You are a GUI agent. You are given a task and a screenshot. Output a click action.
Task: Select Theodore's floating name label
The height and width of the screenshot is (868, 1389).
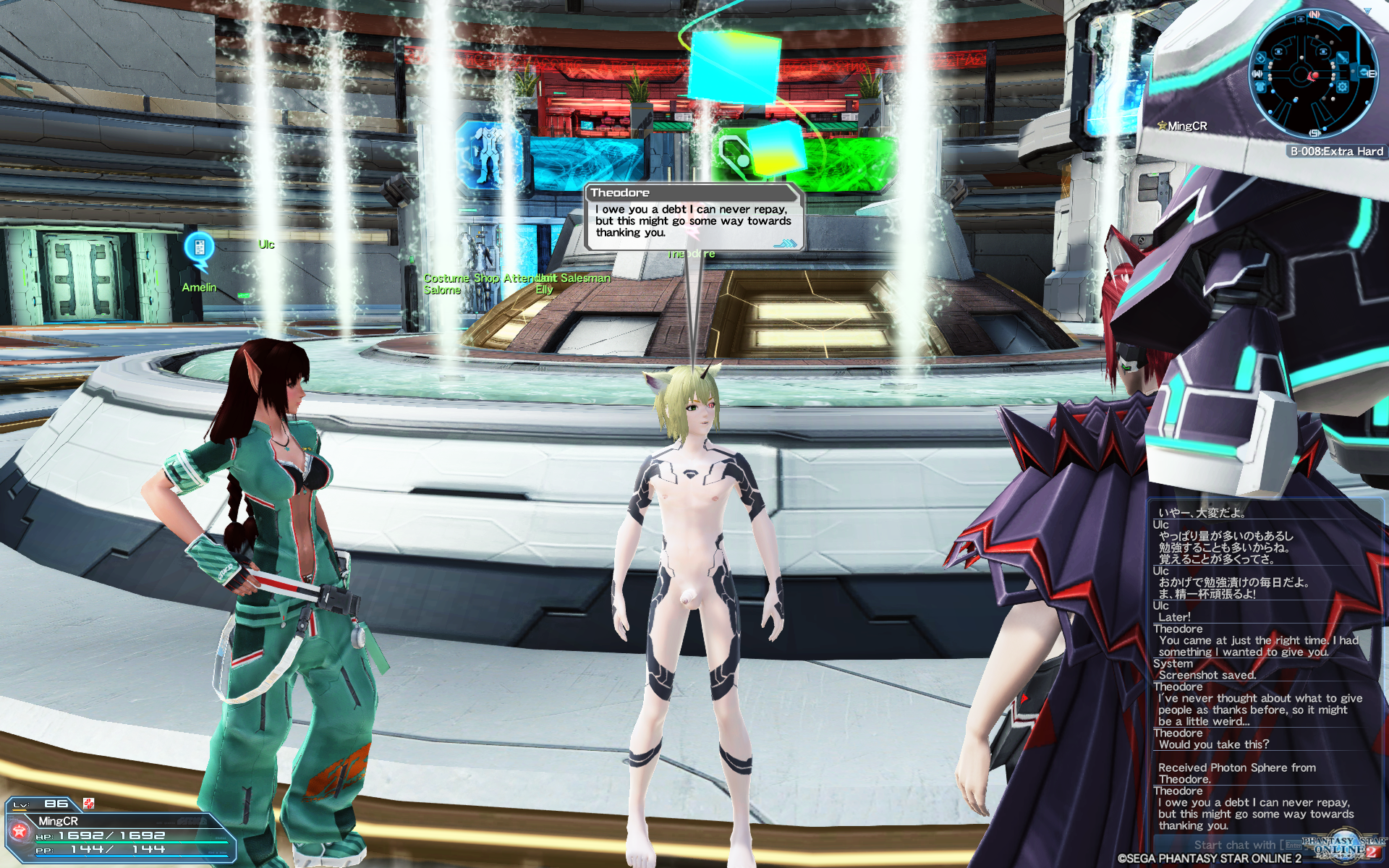pos(691,253)
